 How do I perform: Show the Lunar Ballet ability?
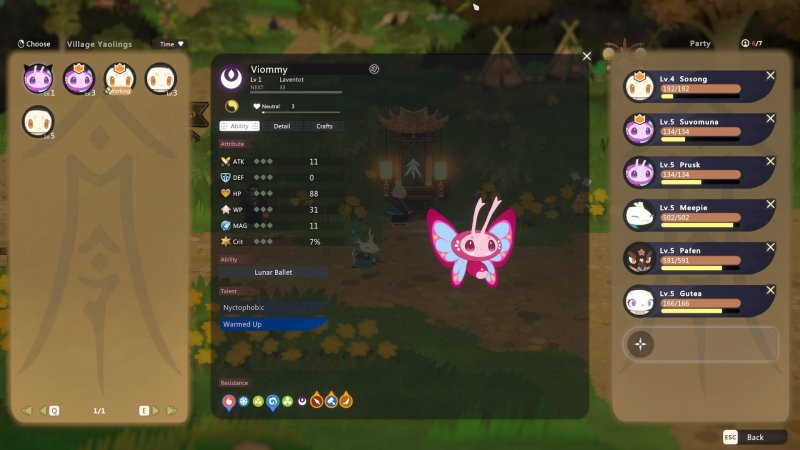pos(273,272)
